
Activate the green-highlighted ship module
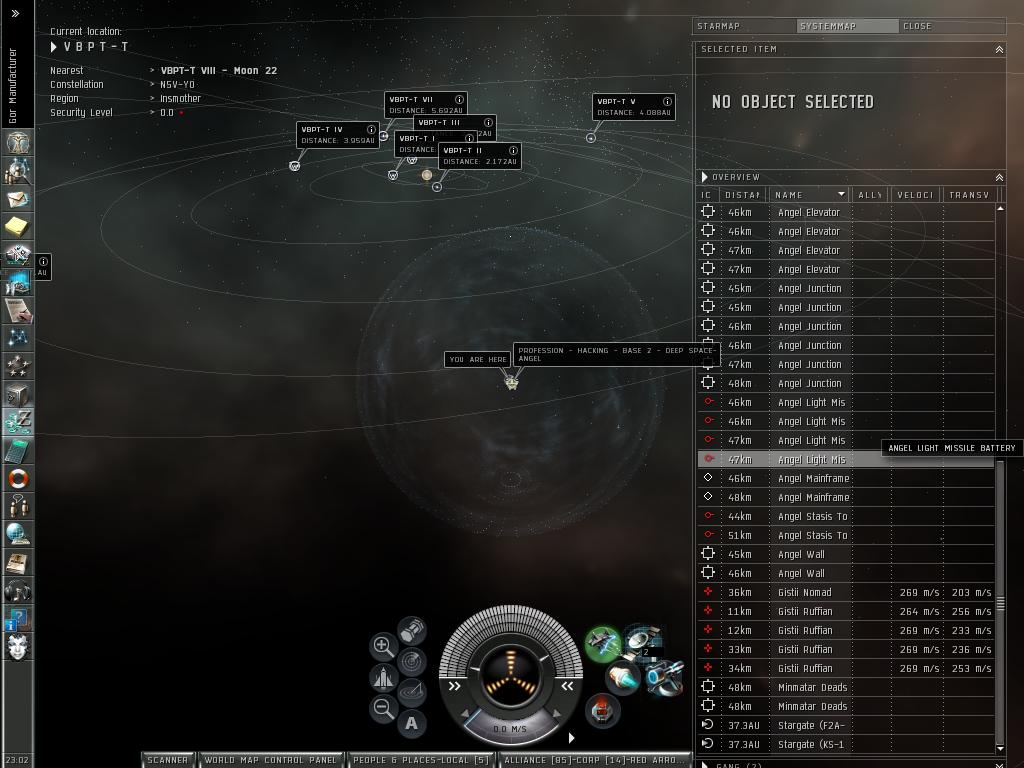tap(603, 643)
